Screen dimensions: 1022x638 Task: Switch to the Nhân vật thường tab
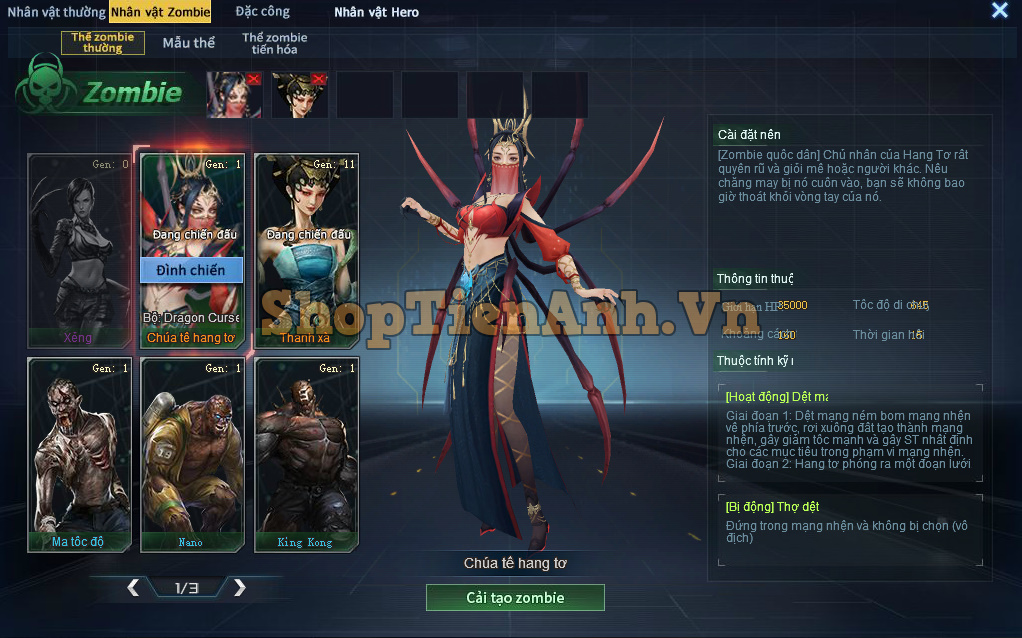pyautogui.click(x=56, y=12)
